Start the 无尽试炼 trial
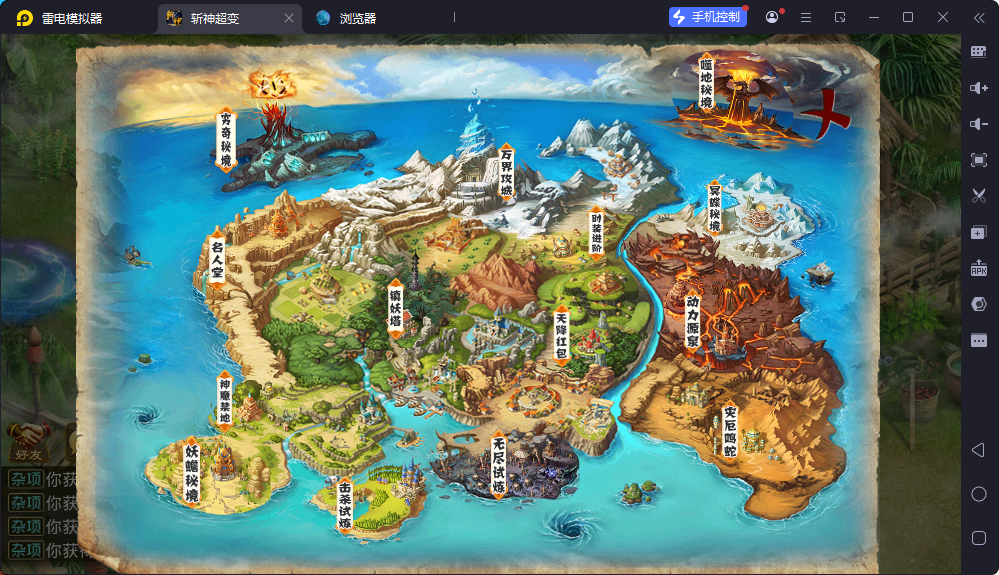 pyautogui.click(x=499, y=465)
